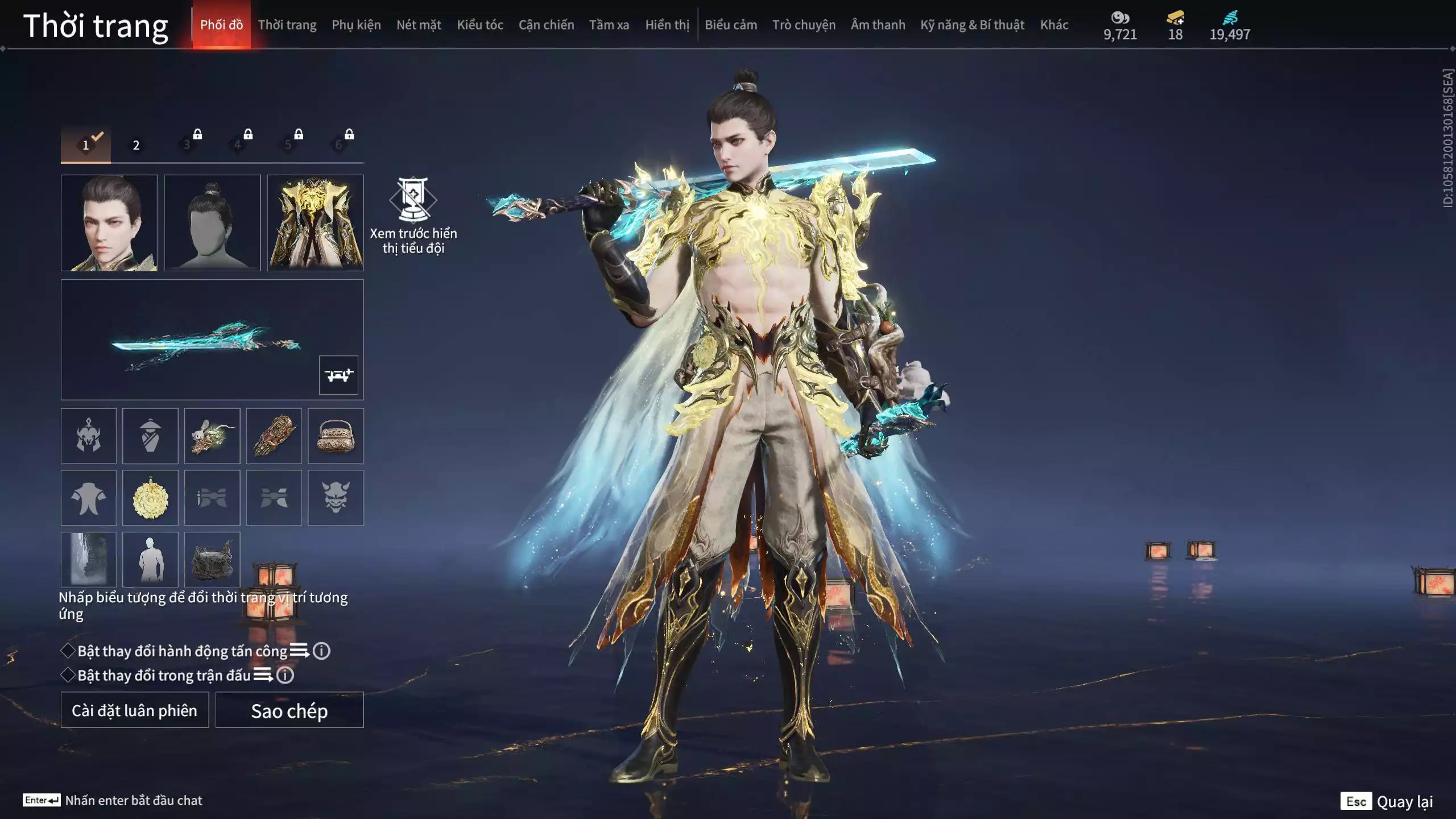Viewport: 1456px width, 819px height.
Task: Click the character face thumbnail
Action: (109, 222)
